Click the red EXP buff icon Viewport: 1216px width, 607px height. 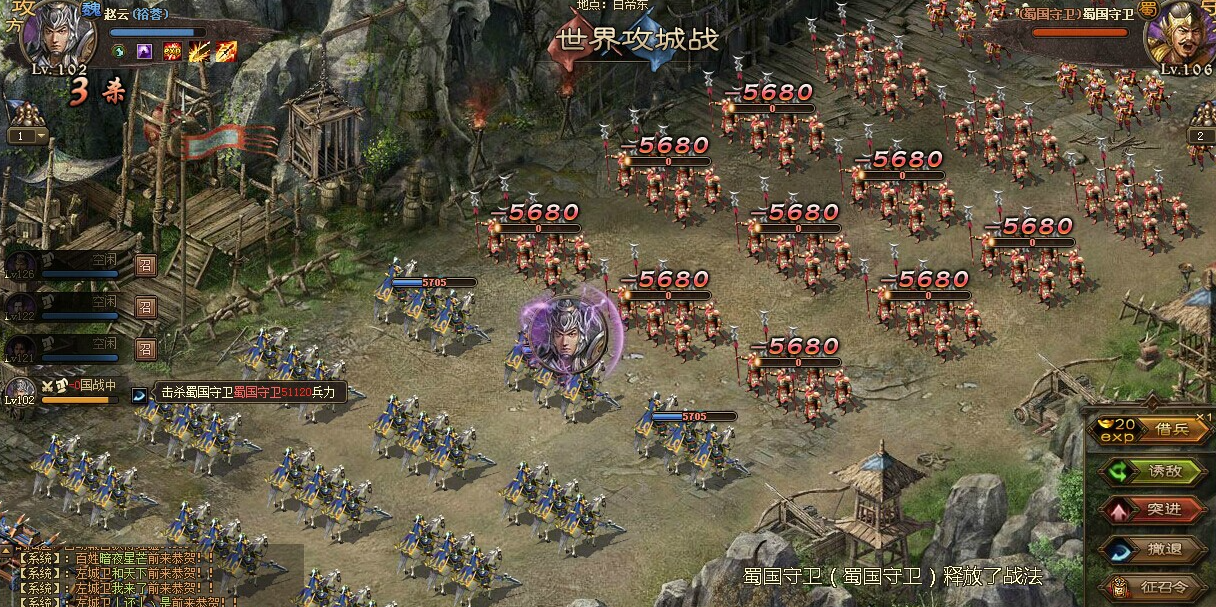click(x=172, y=51)
